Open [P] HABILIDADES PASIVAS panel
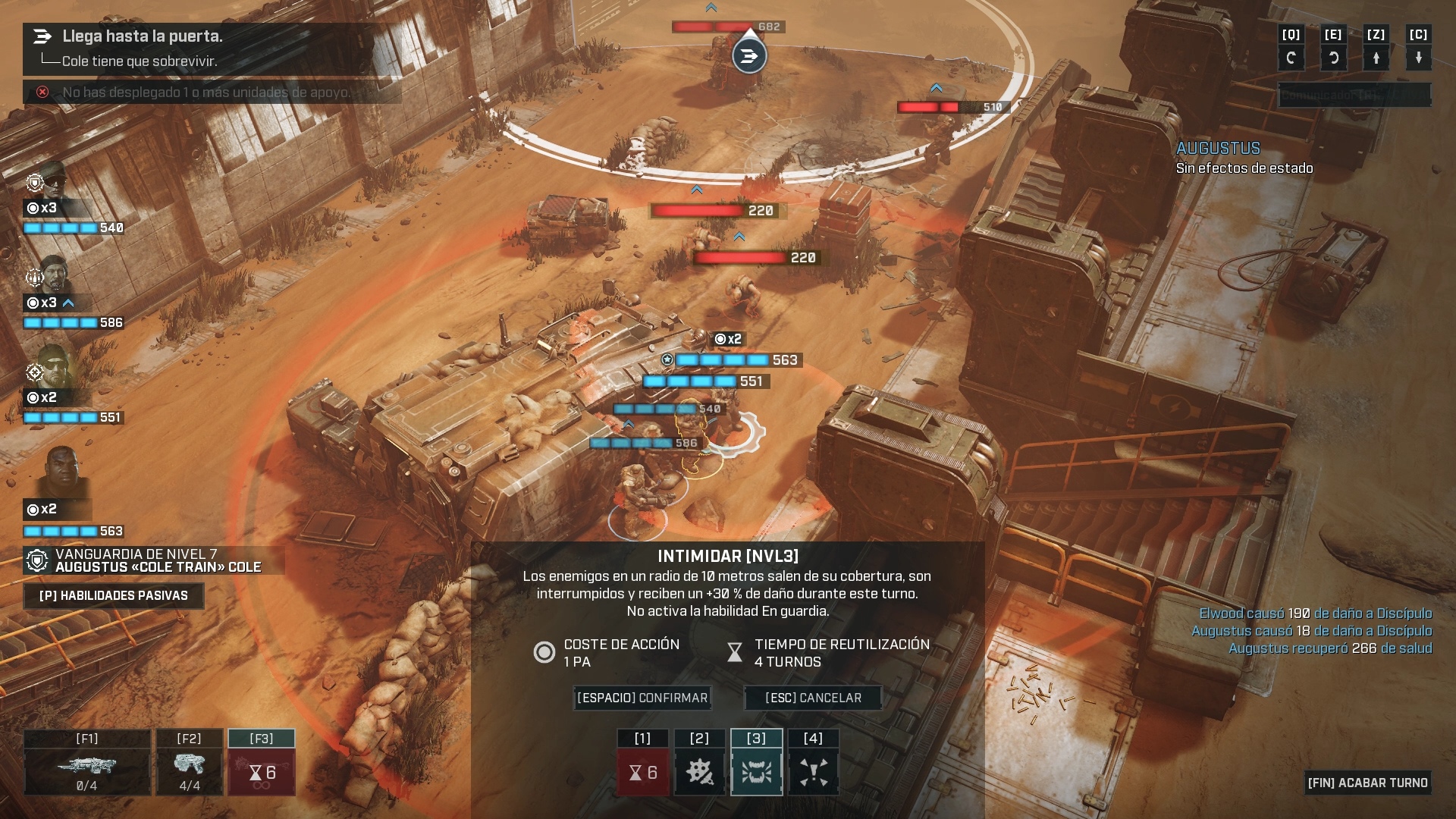1456x819 pixels. tap(113, 596)
